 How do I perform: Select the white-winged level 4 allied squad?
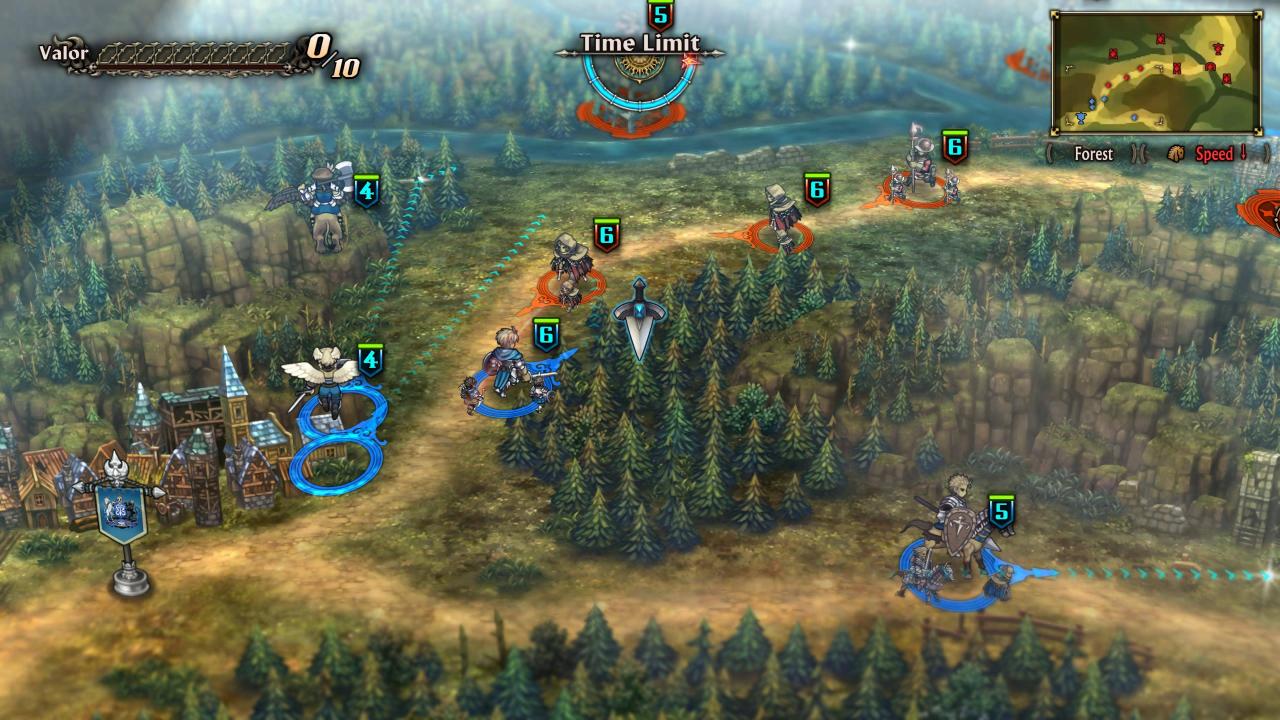point(324,383)
